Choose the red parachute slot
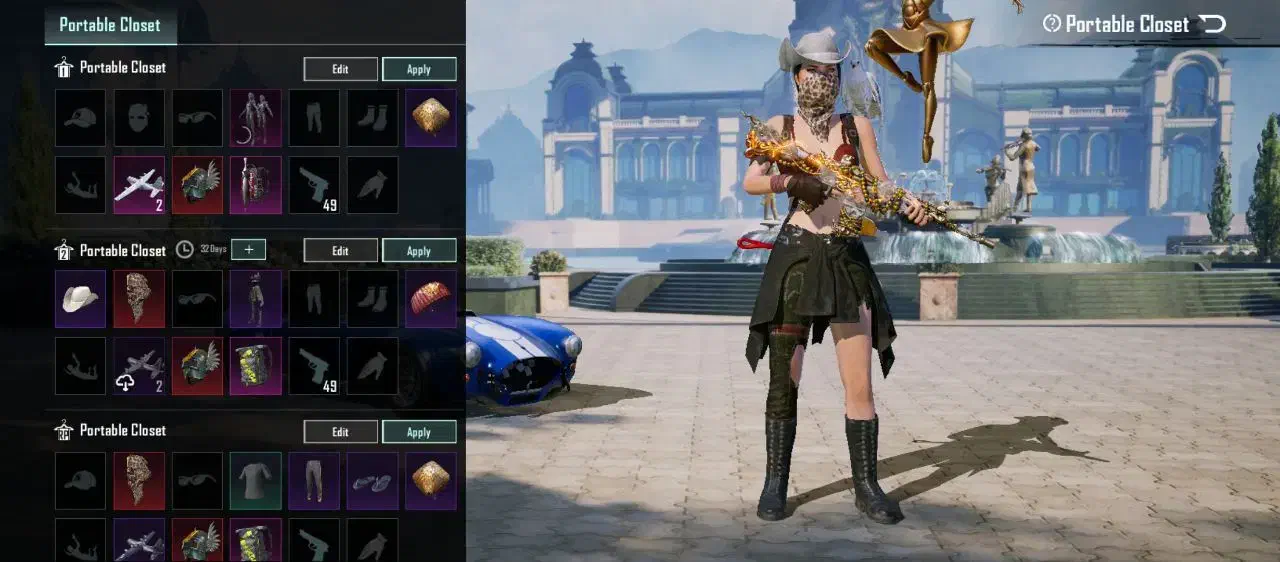This screenshot has height=562, width=1280. pos(431,299)
